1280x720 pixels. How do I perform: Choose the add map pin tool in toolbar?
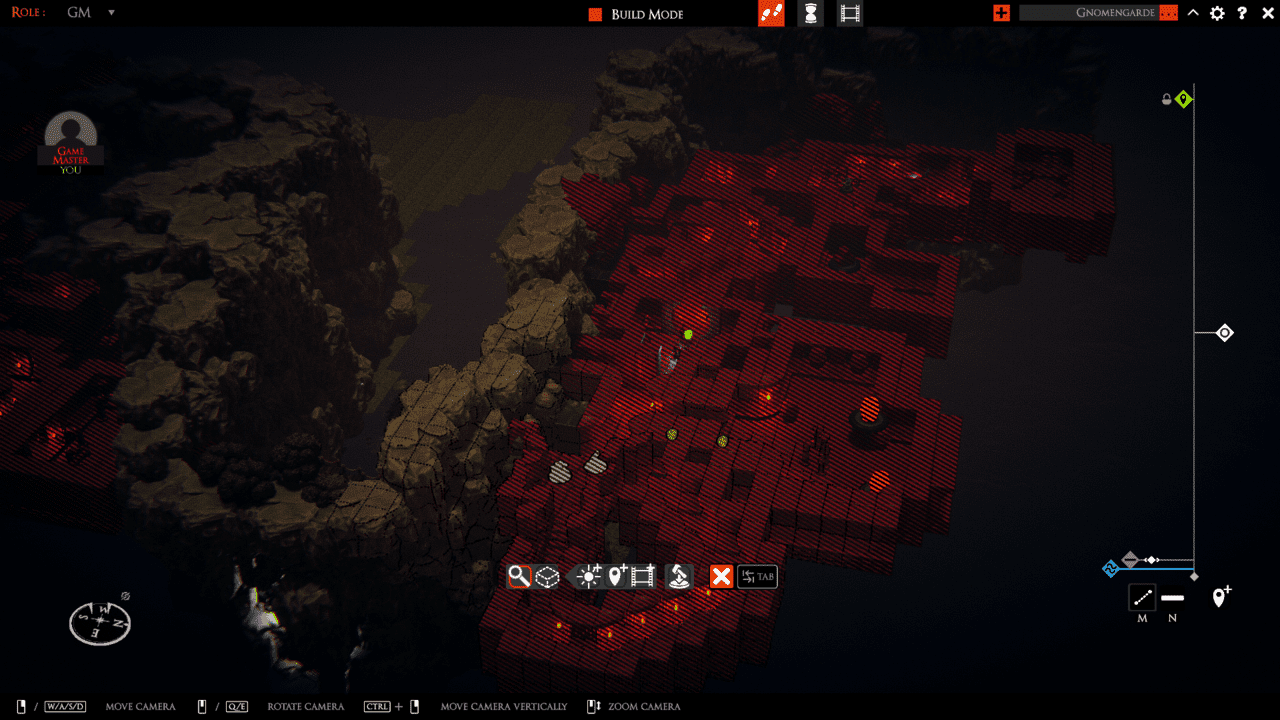[618, 576]
